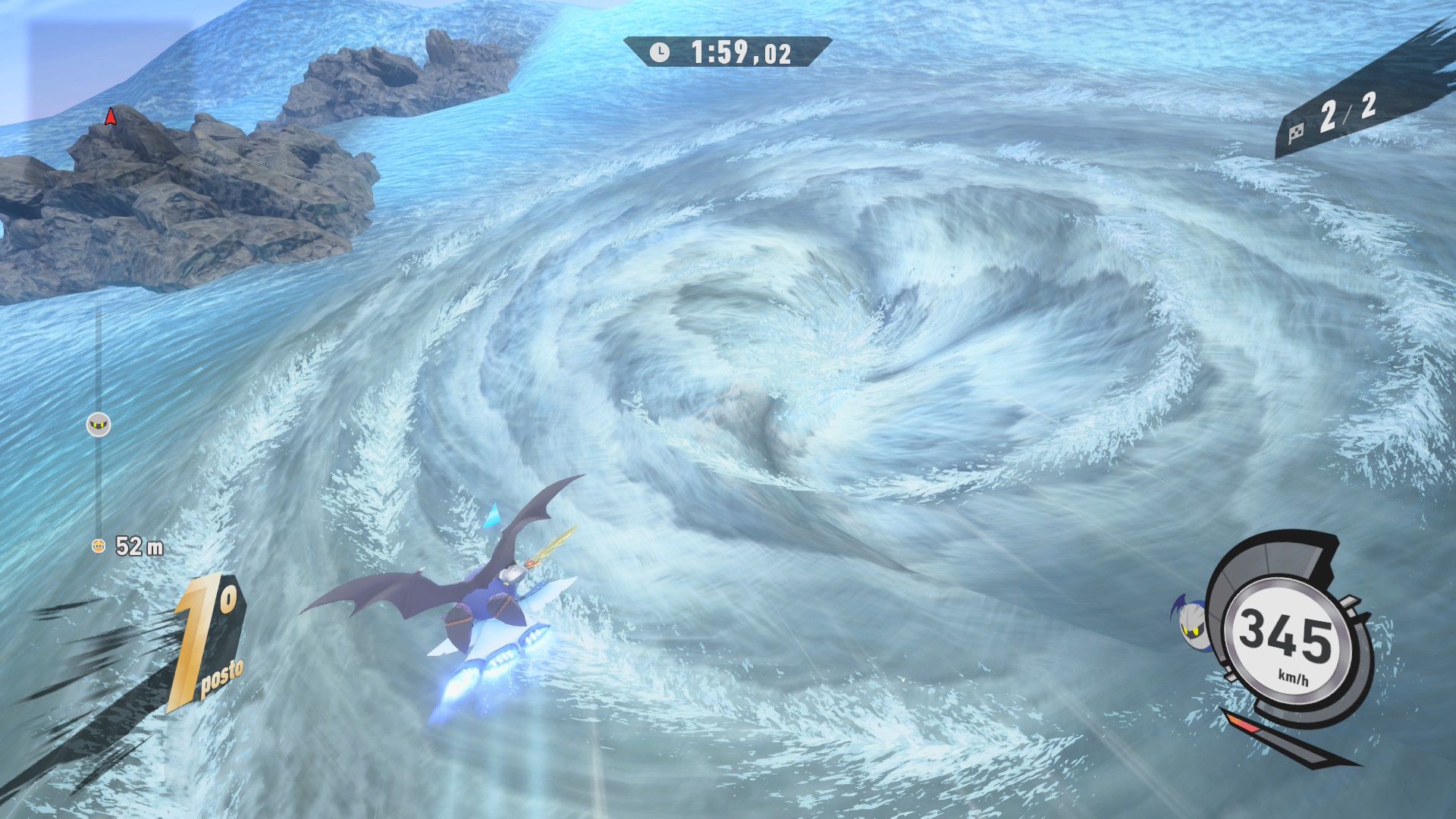The image size is (1456, 819).
Task: Select the Meta Knight marker on the progress track
Action: 99,425
